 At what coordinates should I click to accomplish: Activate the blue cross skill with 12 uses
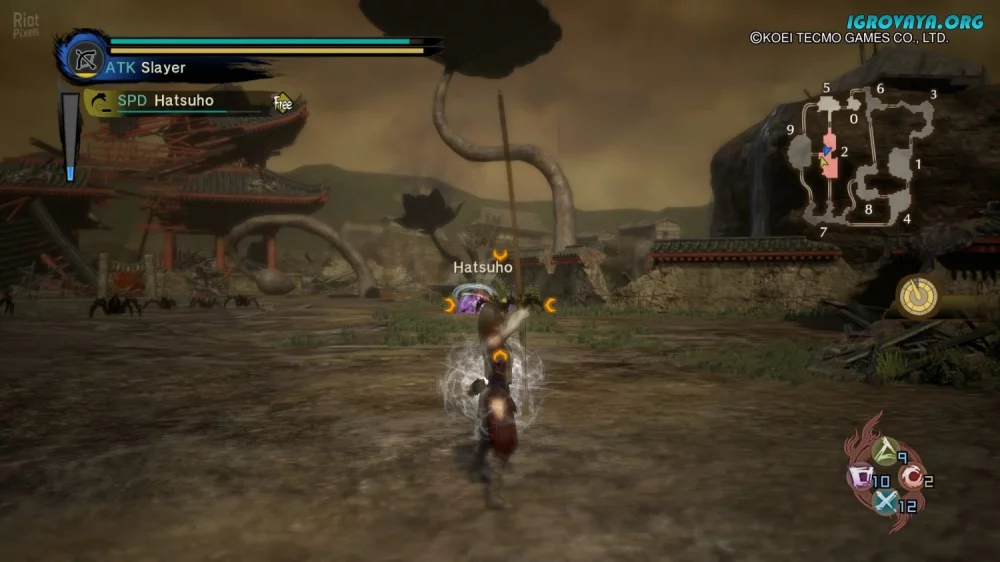pyautogui.click(x=886, y=502)
